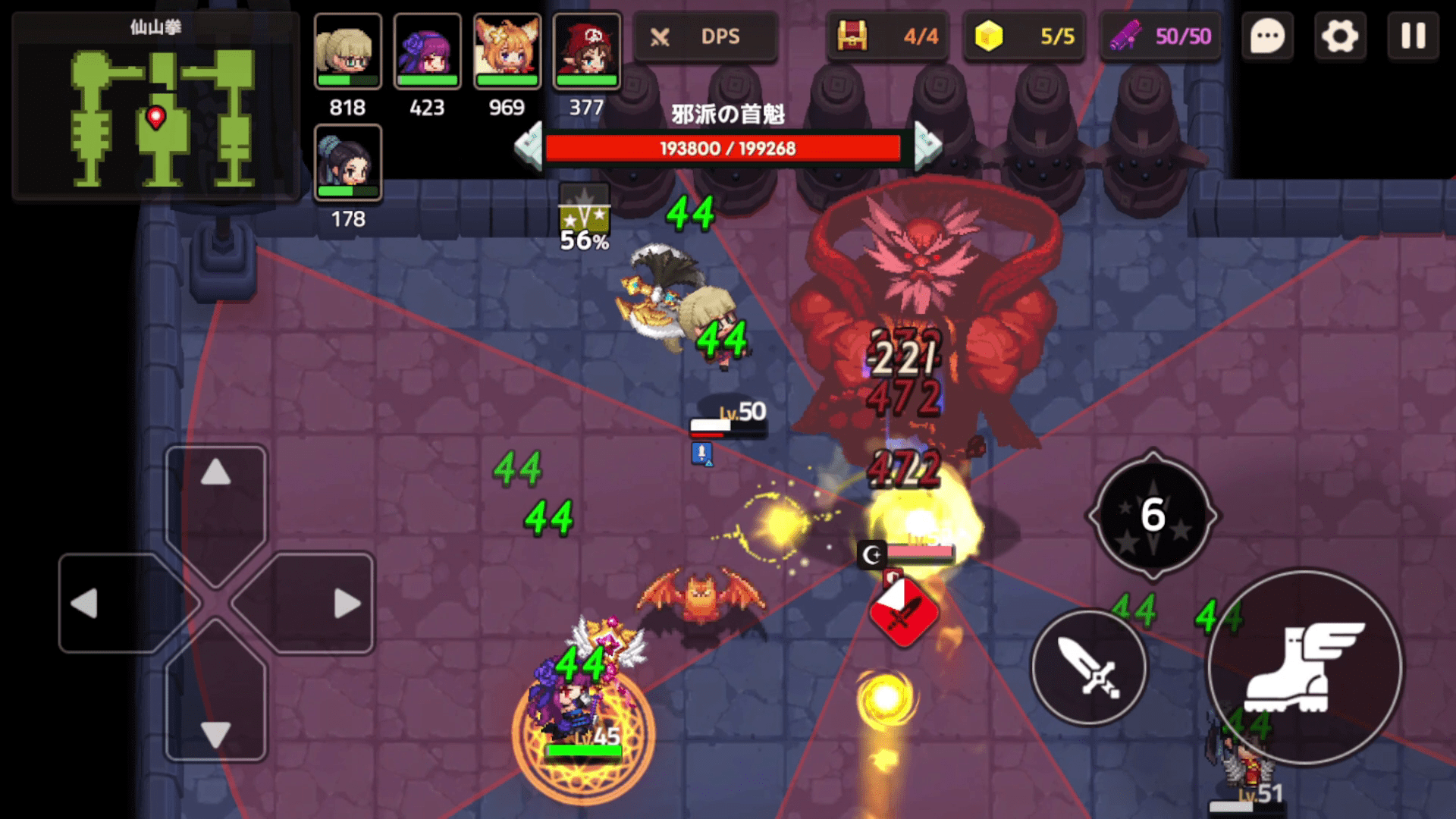The height and width of the screenshot is (819, 1456).
Task: Toggle the DPS meter
Action: 705,36
